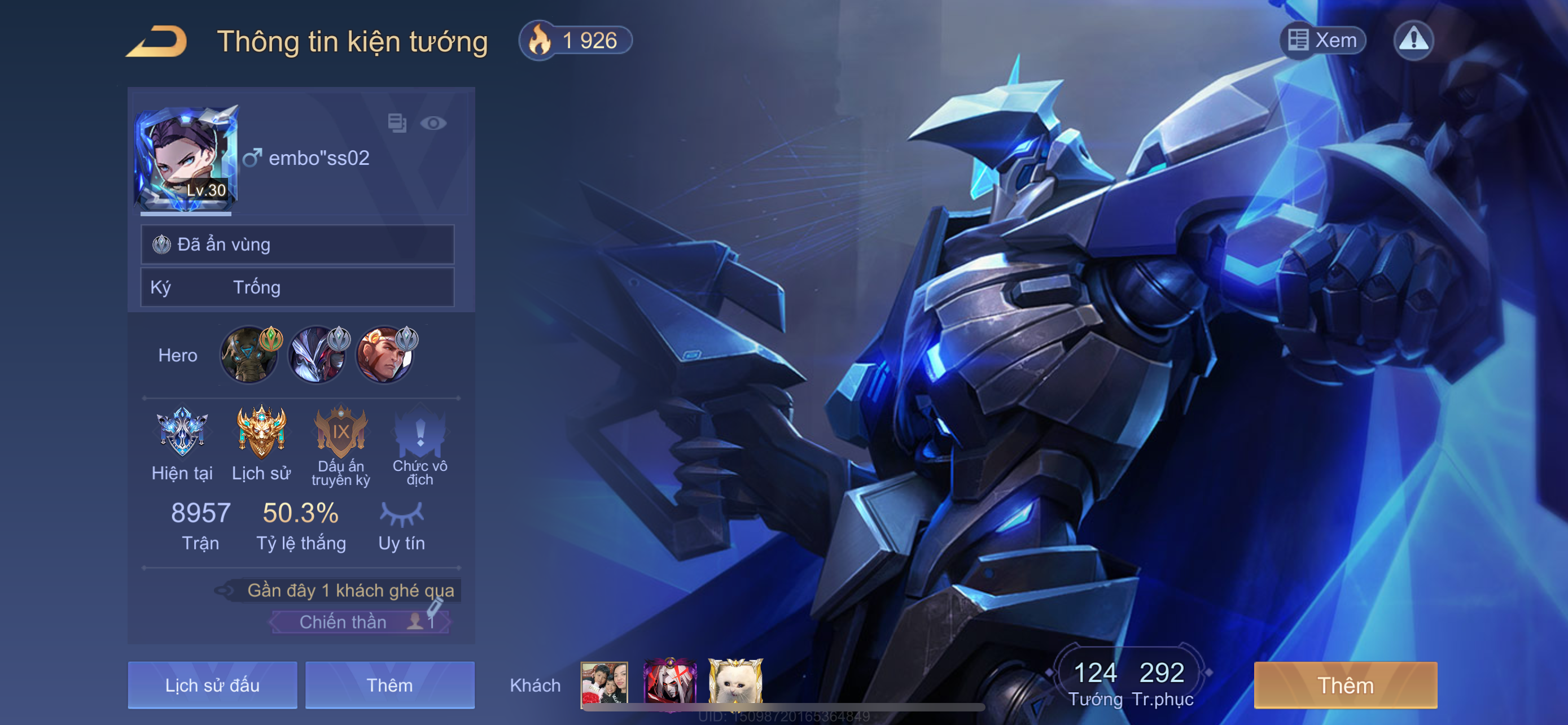Open the Chức vô địch badge
The height and width of the screenshot is (725, 1568).
[420, 433]
